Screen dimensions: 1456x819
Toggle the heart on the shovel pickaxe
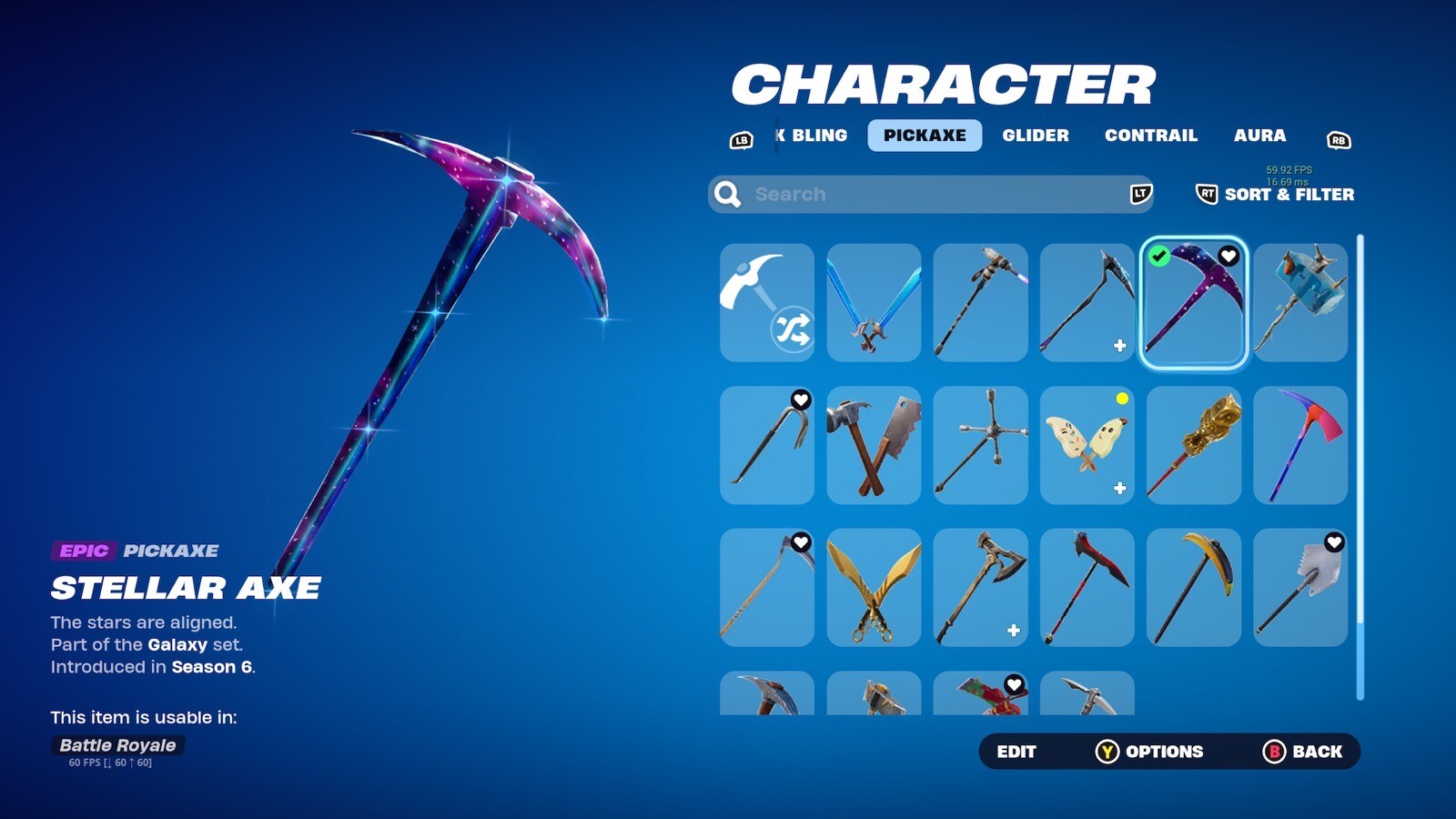click(x=1333, y=541)
